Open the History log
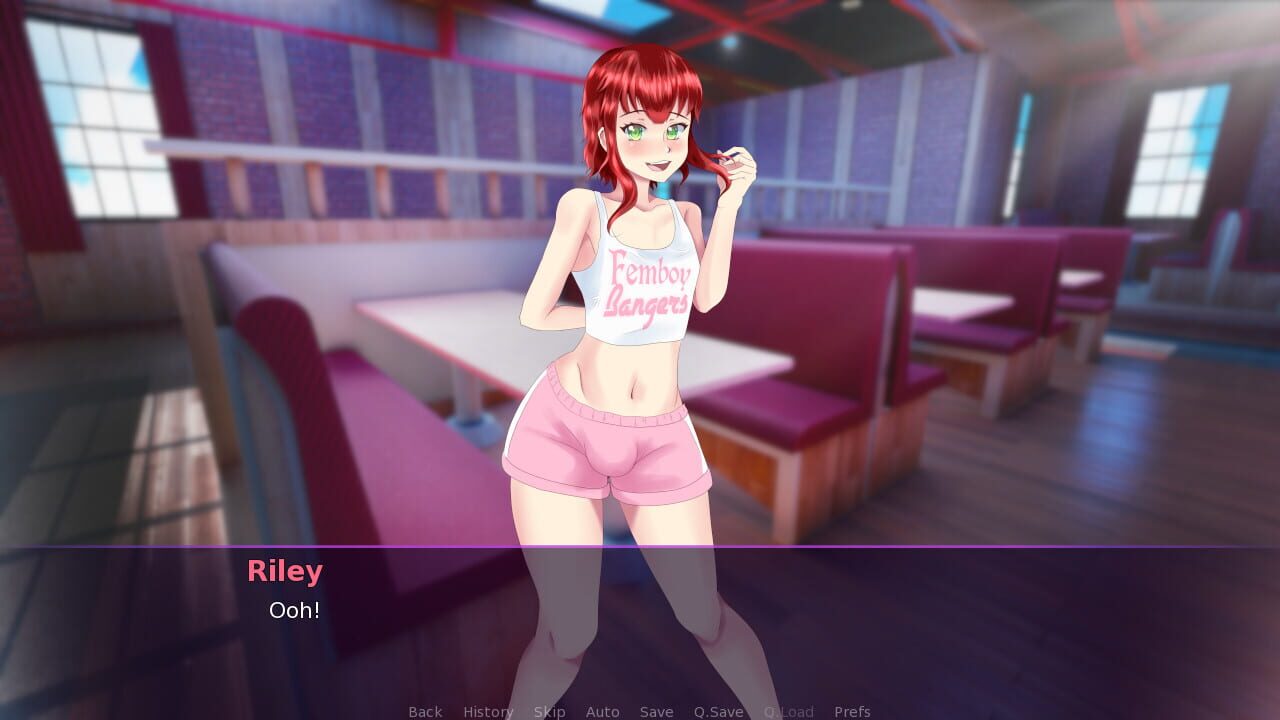Image resolution: width=1280 pixels, height=720 pixels. 487,711
